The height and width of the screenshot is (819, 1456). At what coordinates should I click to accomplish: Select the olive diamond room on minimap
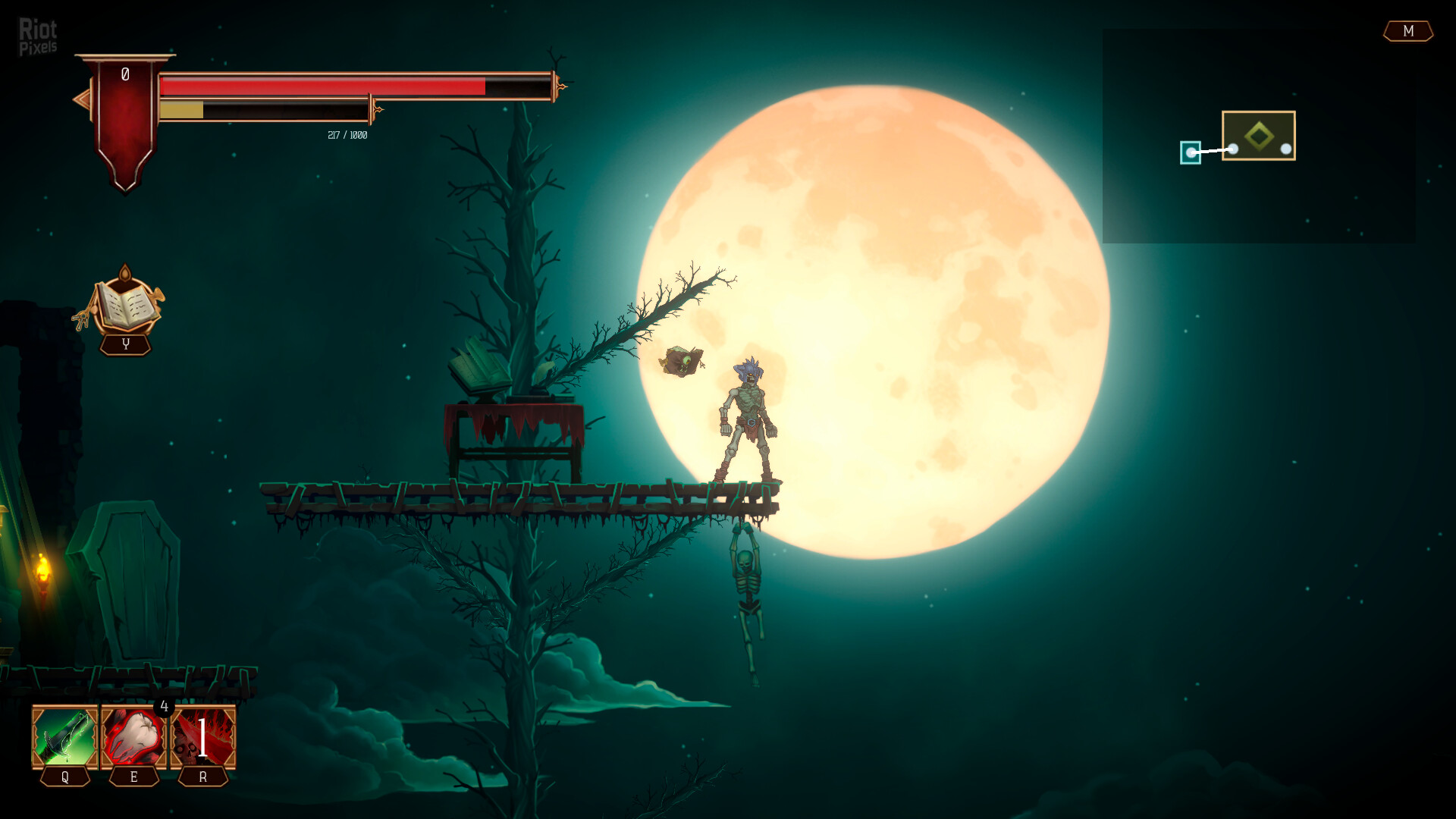[x=1259, y=136]
